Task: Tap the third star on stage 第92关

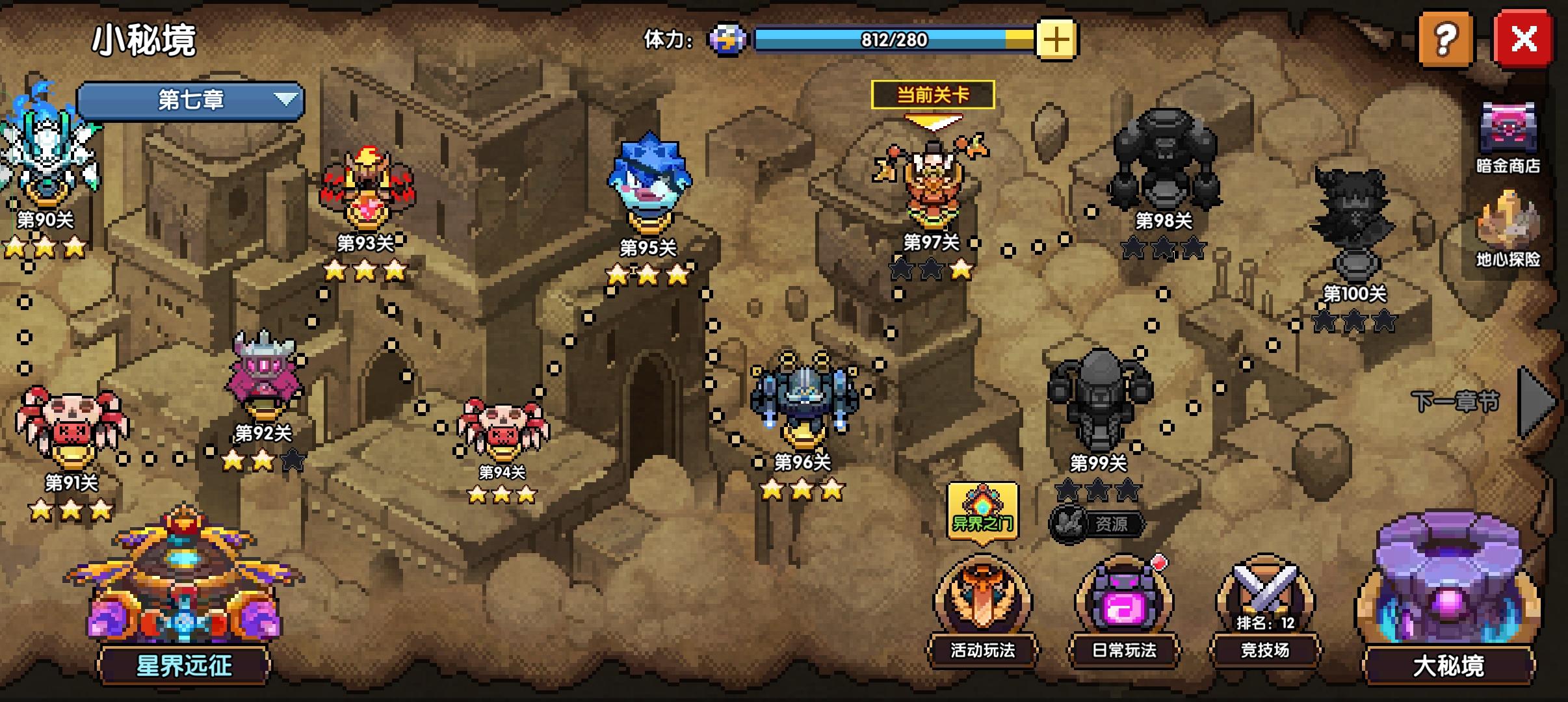Action: tap(293, 458)
